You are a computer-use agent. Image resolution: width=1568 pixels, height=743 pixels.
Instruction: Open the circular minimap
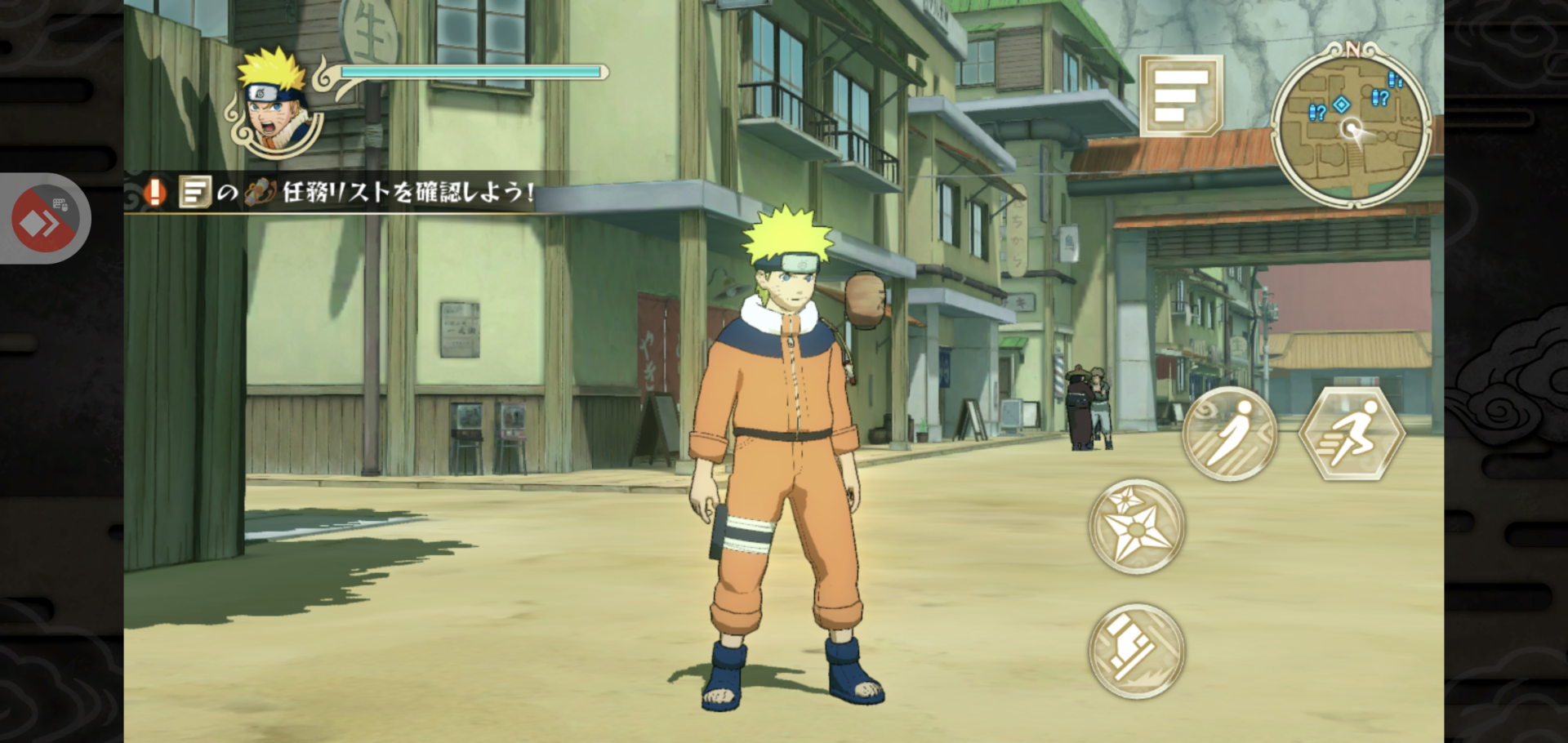click(1351, 127)
